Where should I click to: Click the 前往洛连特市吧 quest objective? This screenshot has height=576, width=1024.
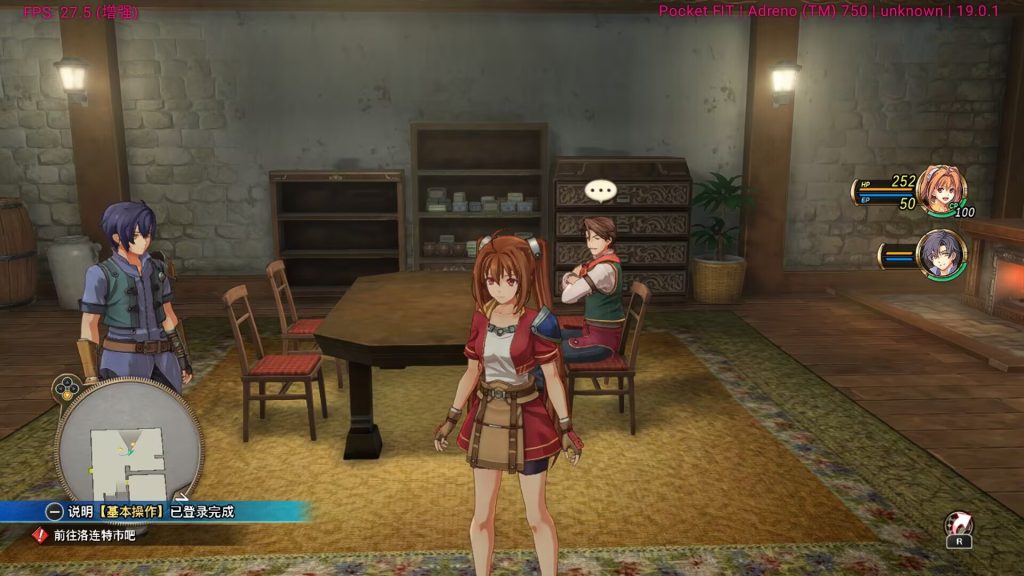(x=94, y=535)
